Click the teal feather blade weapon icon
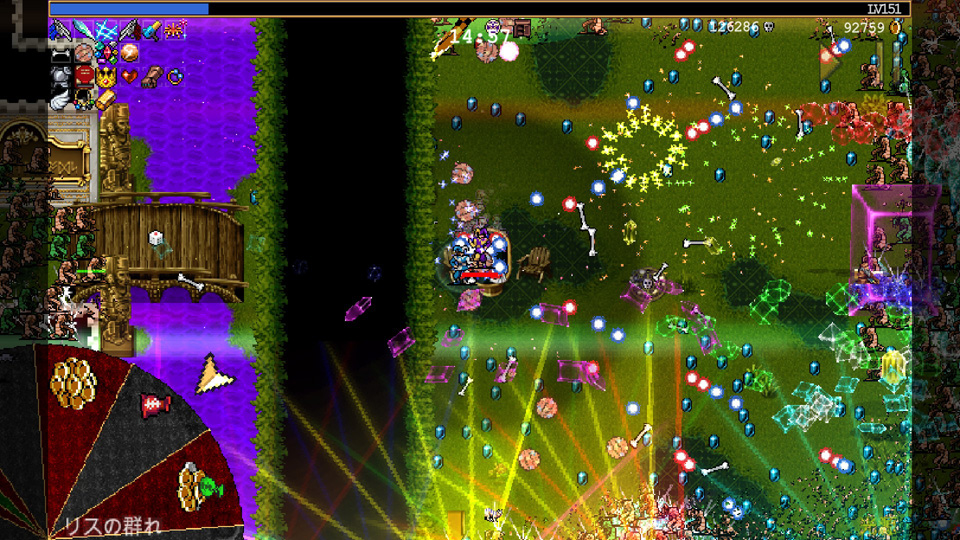This screenshot has width=960, height=540. pos(83,30)
